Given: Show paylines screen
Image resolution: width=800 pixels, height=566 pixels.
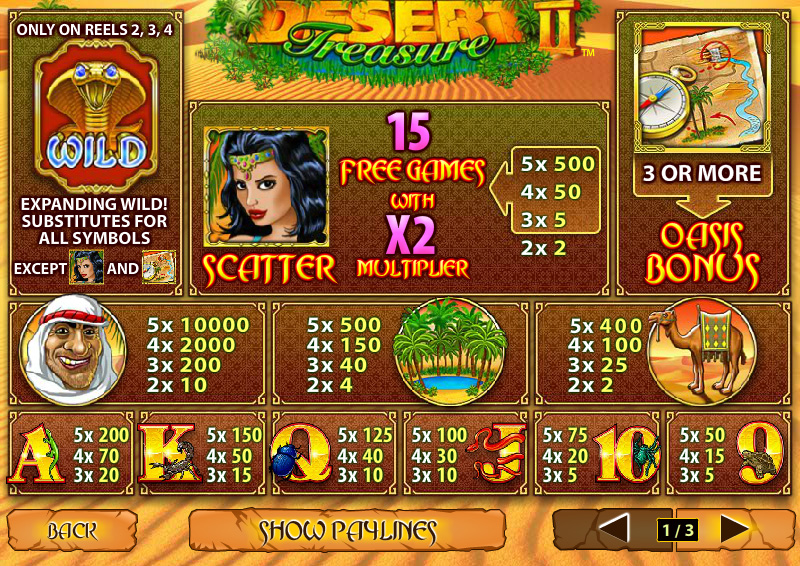Looking at the screenshot, I should pyautogui.click(x=347, y=530).
